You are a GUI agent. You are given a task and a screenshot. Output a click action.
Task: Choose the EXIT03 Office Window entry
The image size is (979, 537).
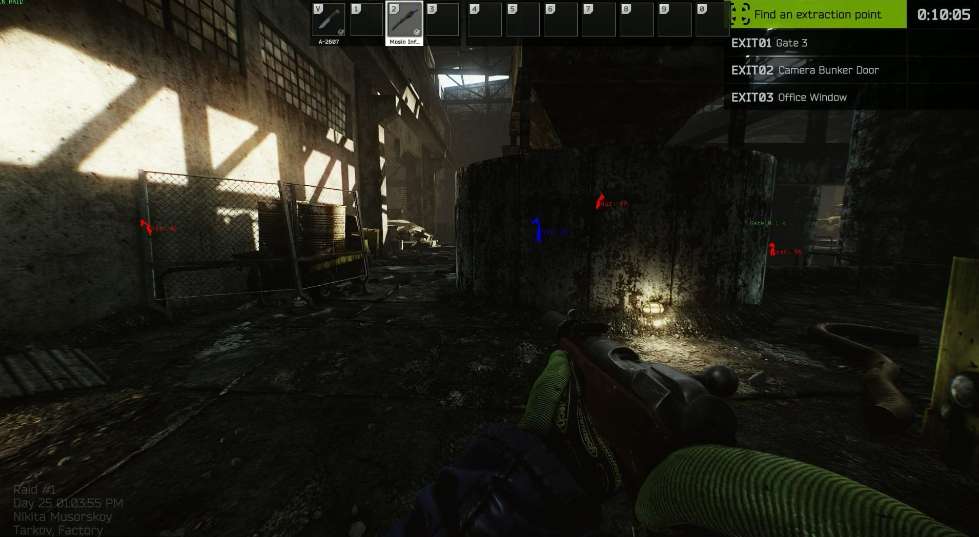[x=788, y=97]
